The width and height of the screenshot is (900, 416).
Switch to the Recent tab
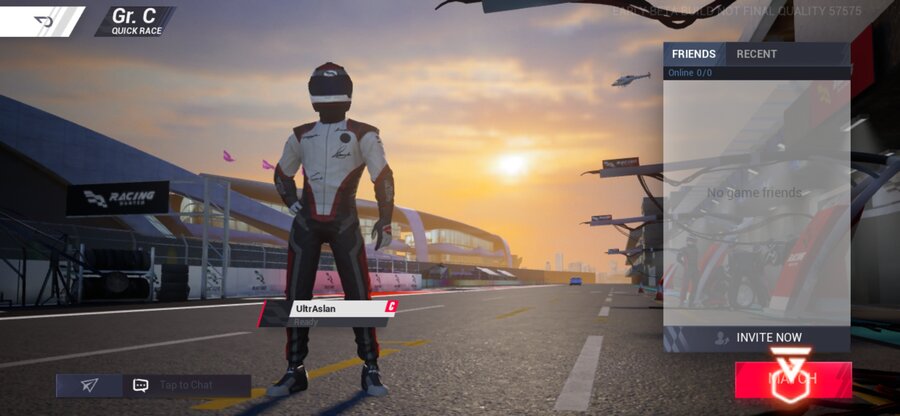tap(756, 54)
